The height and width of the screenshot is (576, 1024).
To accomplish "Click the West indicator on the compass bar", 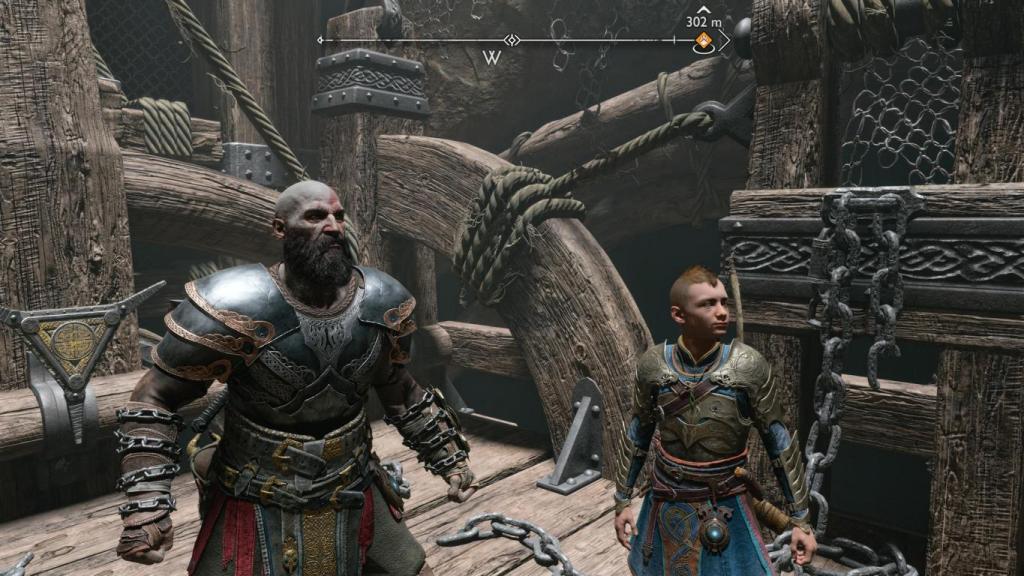I will coord(491,58).
